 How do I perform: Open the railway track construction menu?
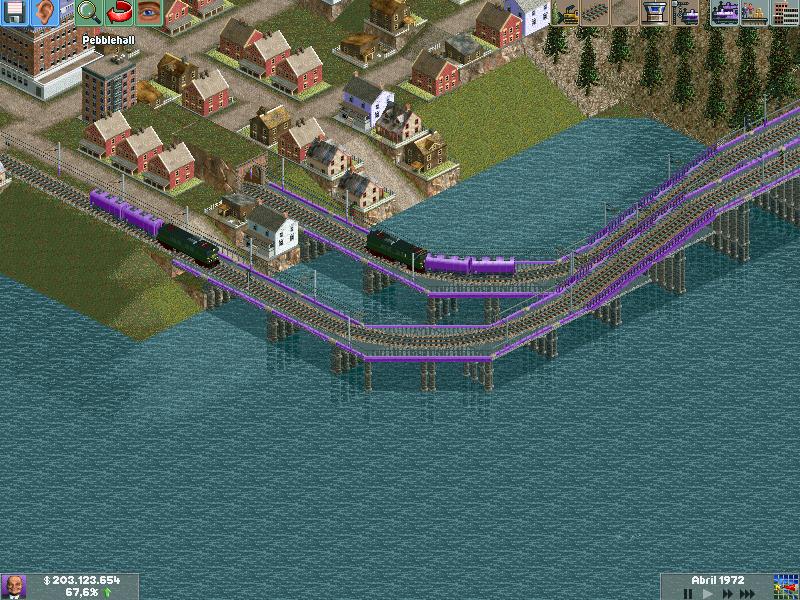(x=596, y=13)
